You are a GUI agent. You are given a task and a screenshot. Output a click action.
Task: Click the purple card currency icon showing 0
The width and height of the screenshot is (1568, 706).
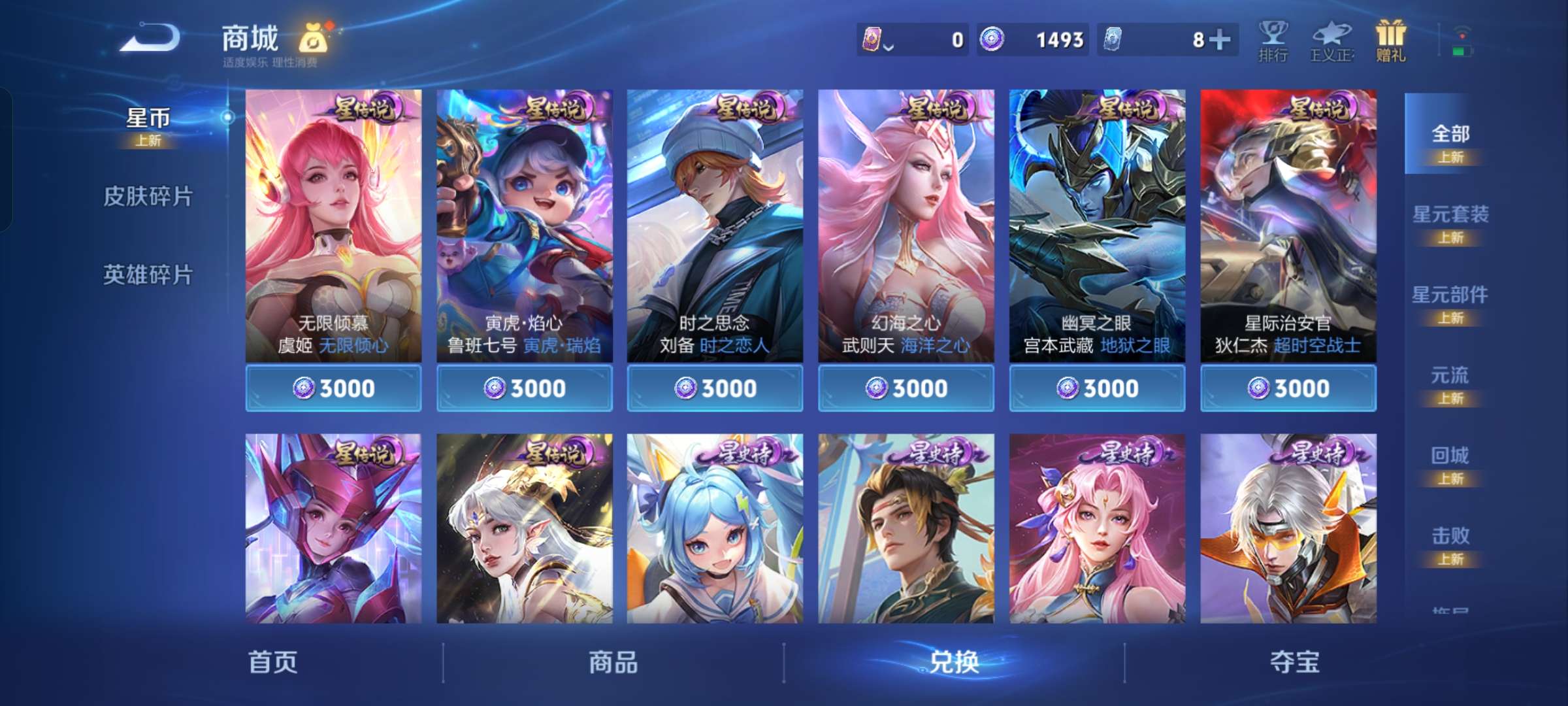(872, 40)
